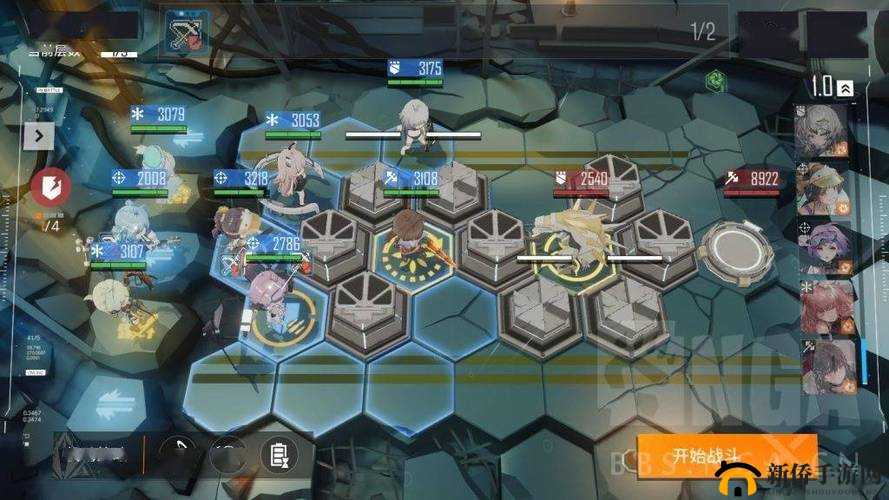Select the silver-haired operator portrait
Image resolution: width=889 pixels, height=500 pixels.
tap(824, 129)
